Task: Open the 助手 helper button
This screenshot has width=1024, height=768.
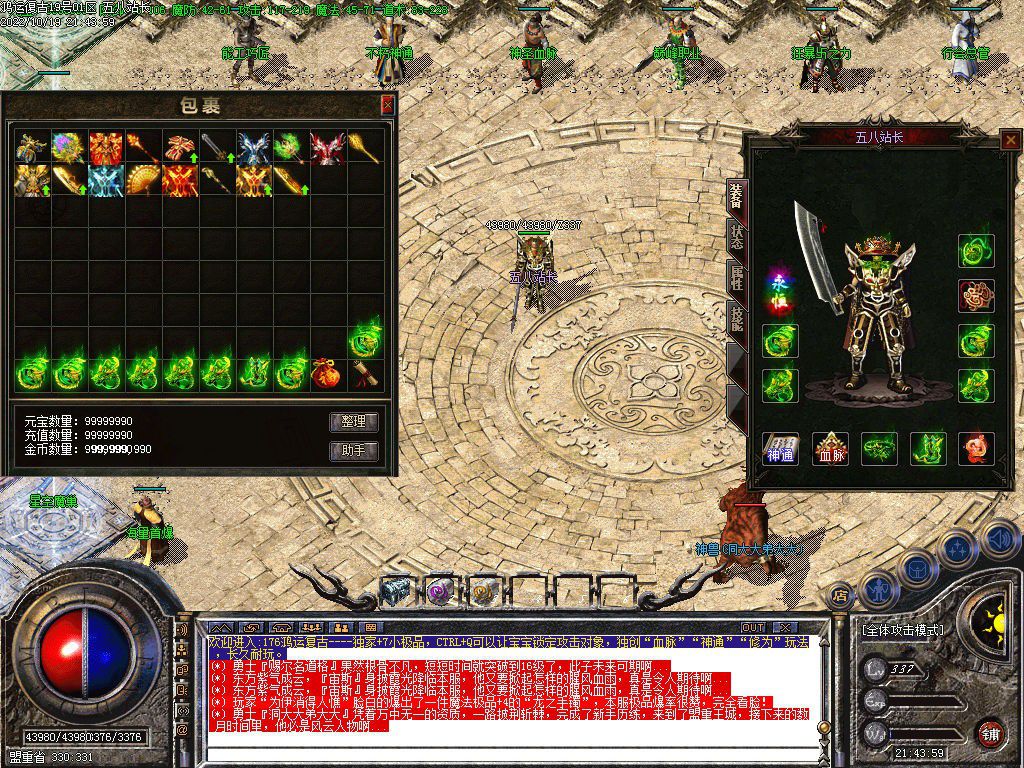Action: [x=354, y=450]
